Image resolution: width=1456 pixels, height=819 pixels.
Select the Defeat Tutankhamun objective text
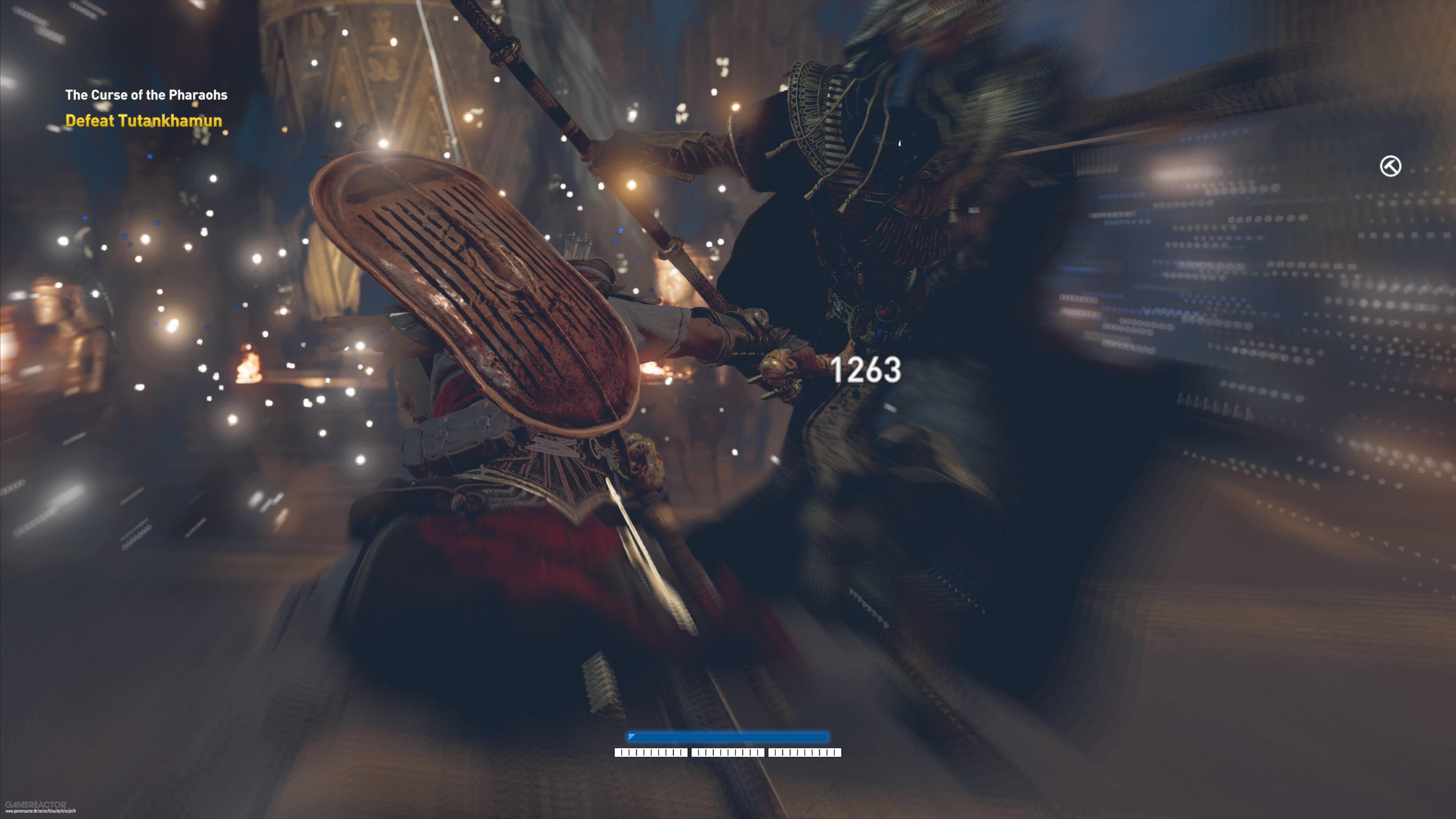tap(144, 121)
